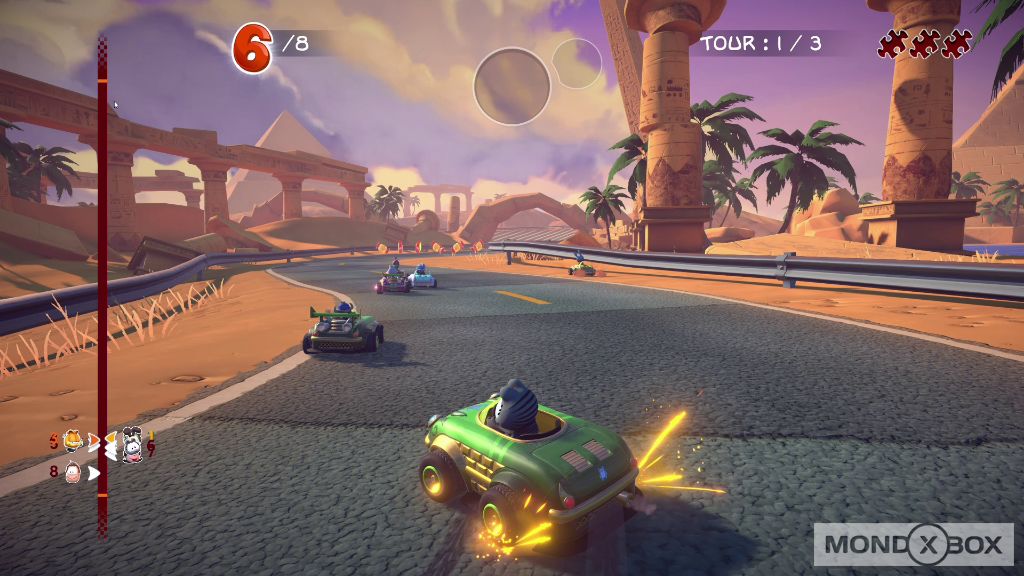Select Garfield's icon on the progress bar
The image size is (1024, 576).
pos(73,440)
